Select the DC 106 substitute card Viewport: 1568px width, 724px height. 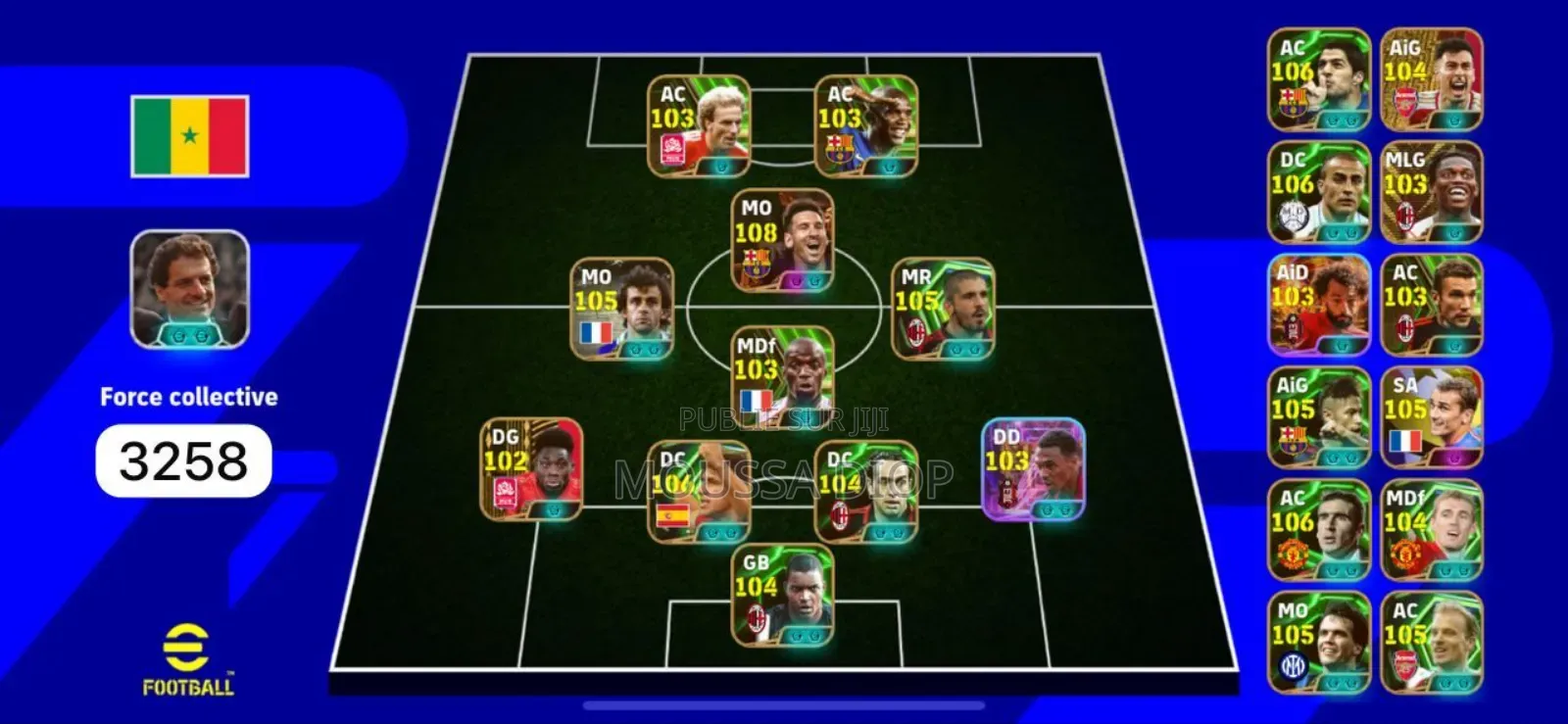(1318, 192)
